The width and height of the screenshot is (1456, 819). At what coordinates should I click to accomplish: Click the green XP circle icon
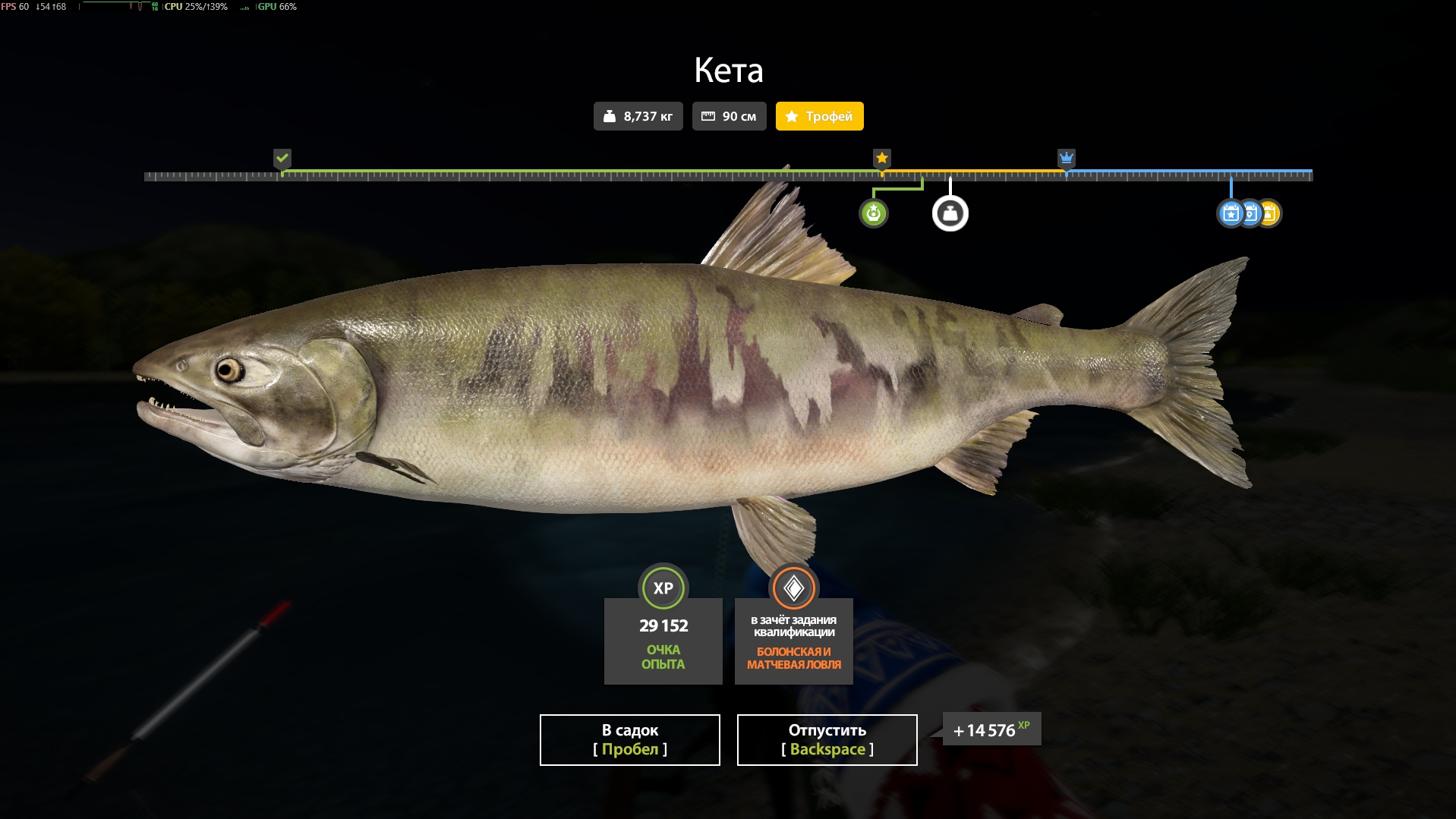point(663,587)
